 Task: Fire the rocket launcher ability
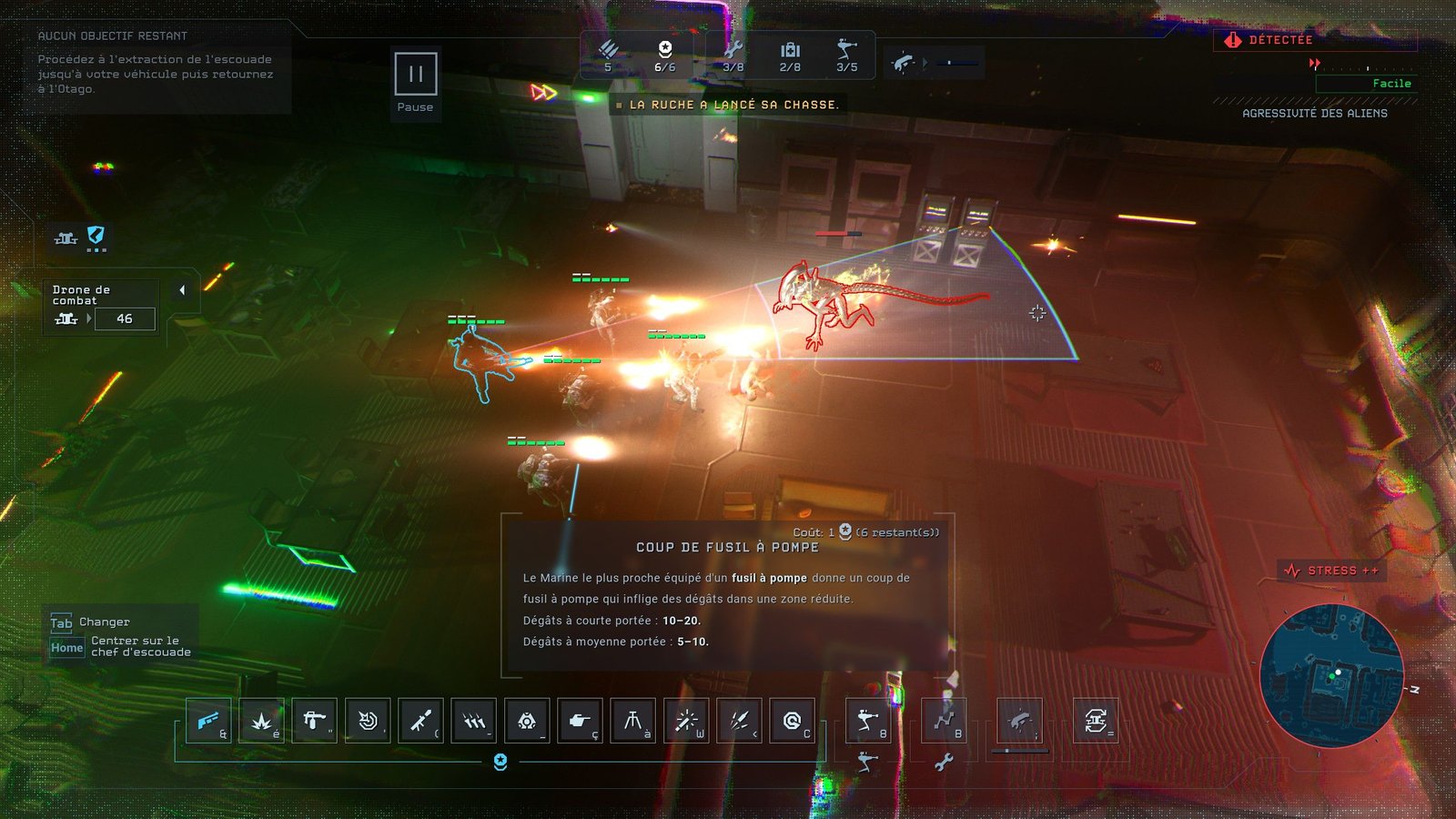click(420, 721)
